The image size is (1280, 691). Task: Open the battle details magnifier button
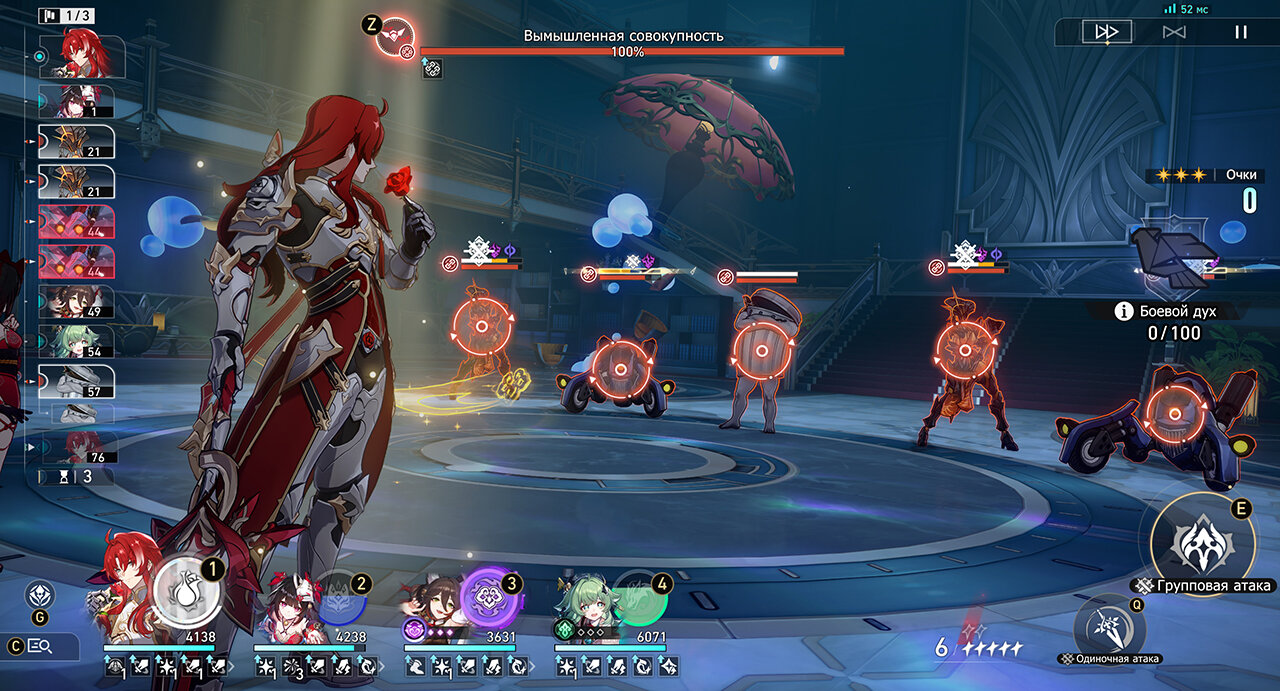tap(40, 646)
